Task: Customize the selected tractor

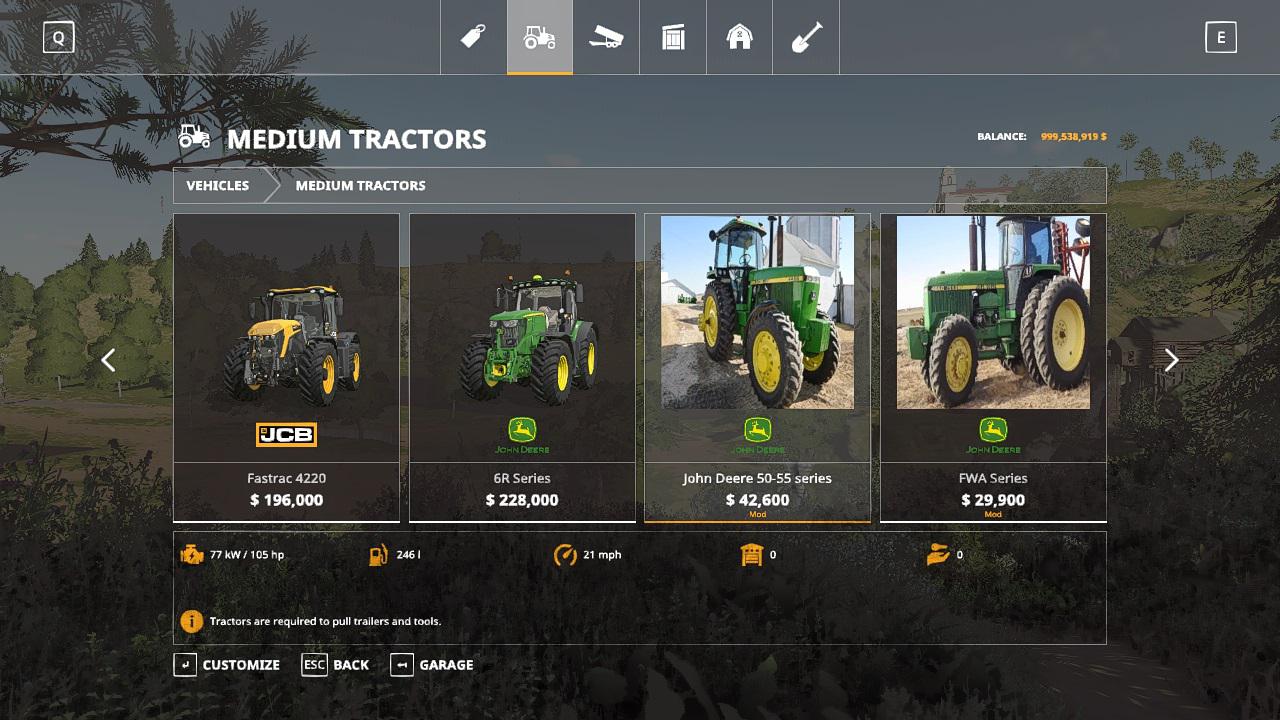Action: pyautogui.click(x=227, y=665)
